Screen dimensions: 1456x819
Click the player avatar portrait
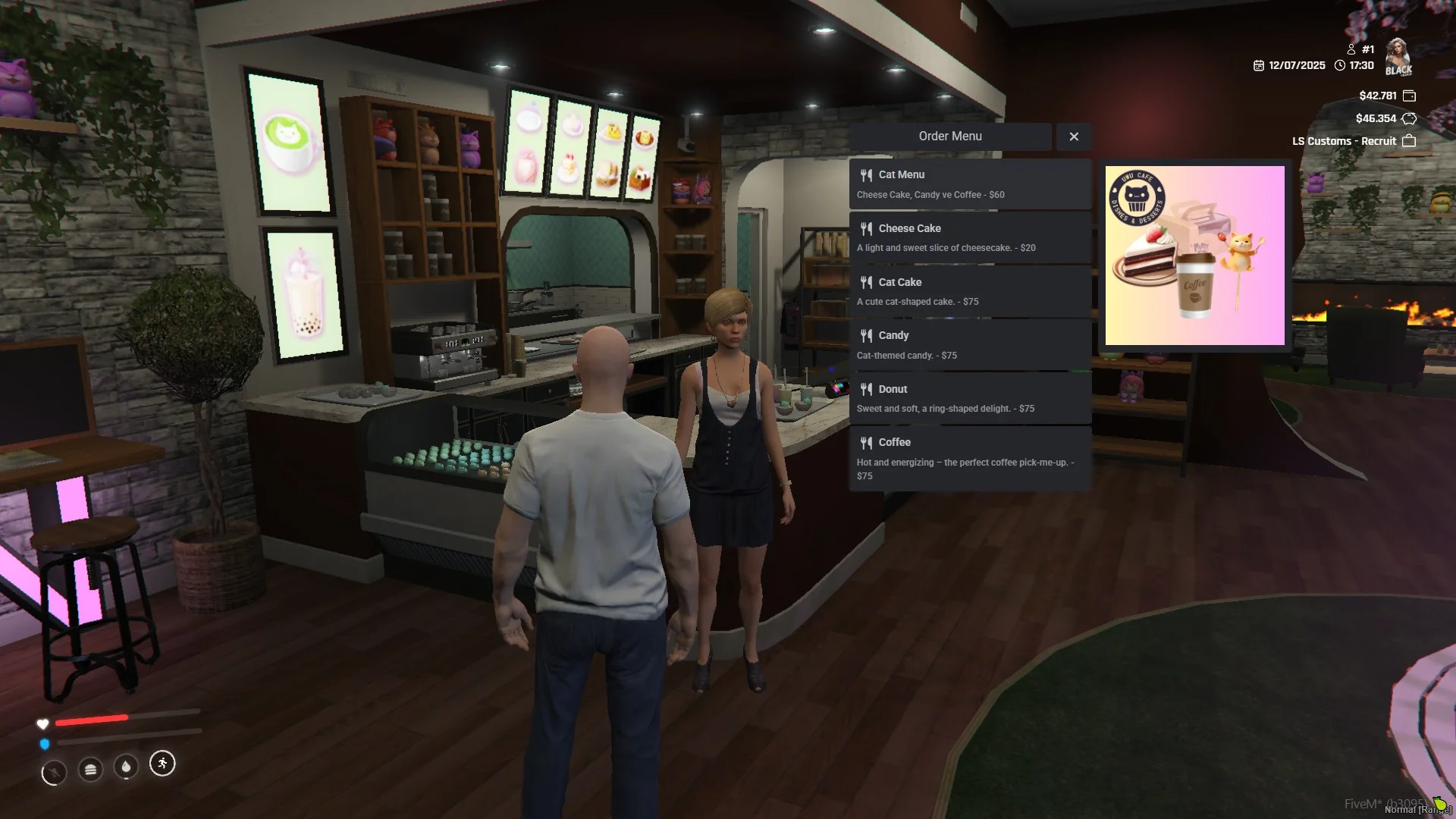(1398, 57)
